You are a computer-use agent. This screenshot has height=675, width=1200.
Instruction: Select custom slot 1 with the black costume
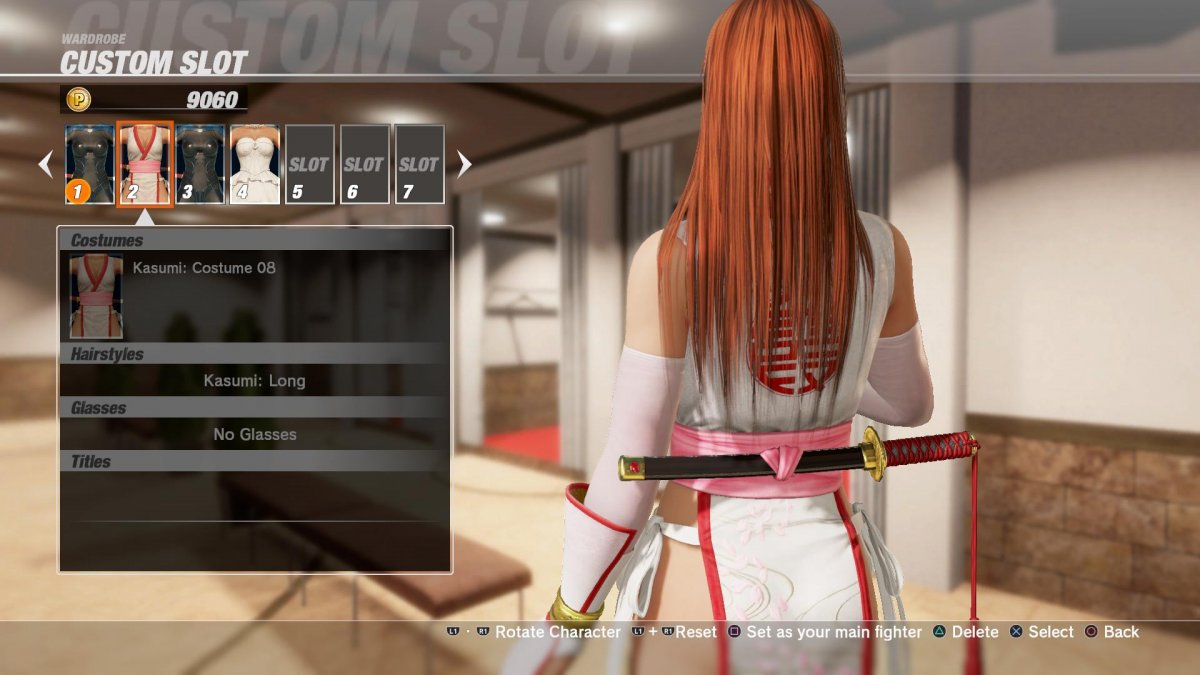pos(90,164)
